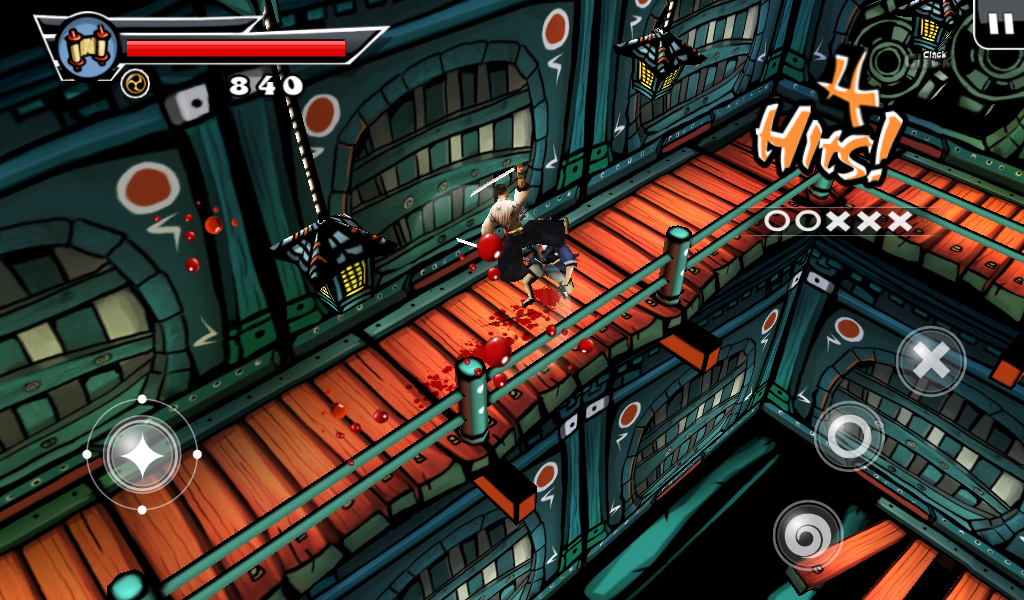Touch the virtual movement joystick
The width and height of the screenshot is (1024, 600).
[142, 455]
